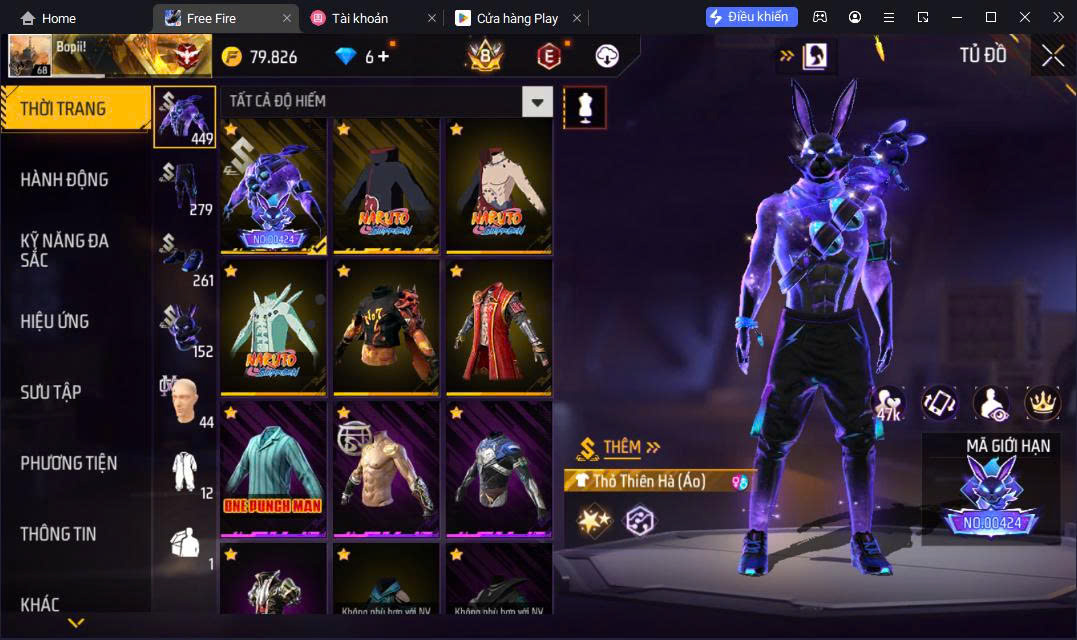Screen dimensions: 1077x640
Task: Open the Sưu Tập section
Action: coord(51,392)
